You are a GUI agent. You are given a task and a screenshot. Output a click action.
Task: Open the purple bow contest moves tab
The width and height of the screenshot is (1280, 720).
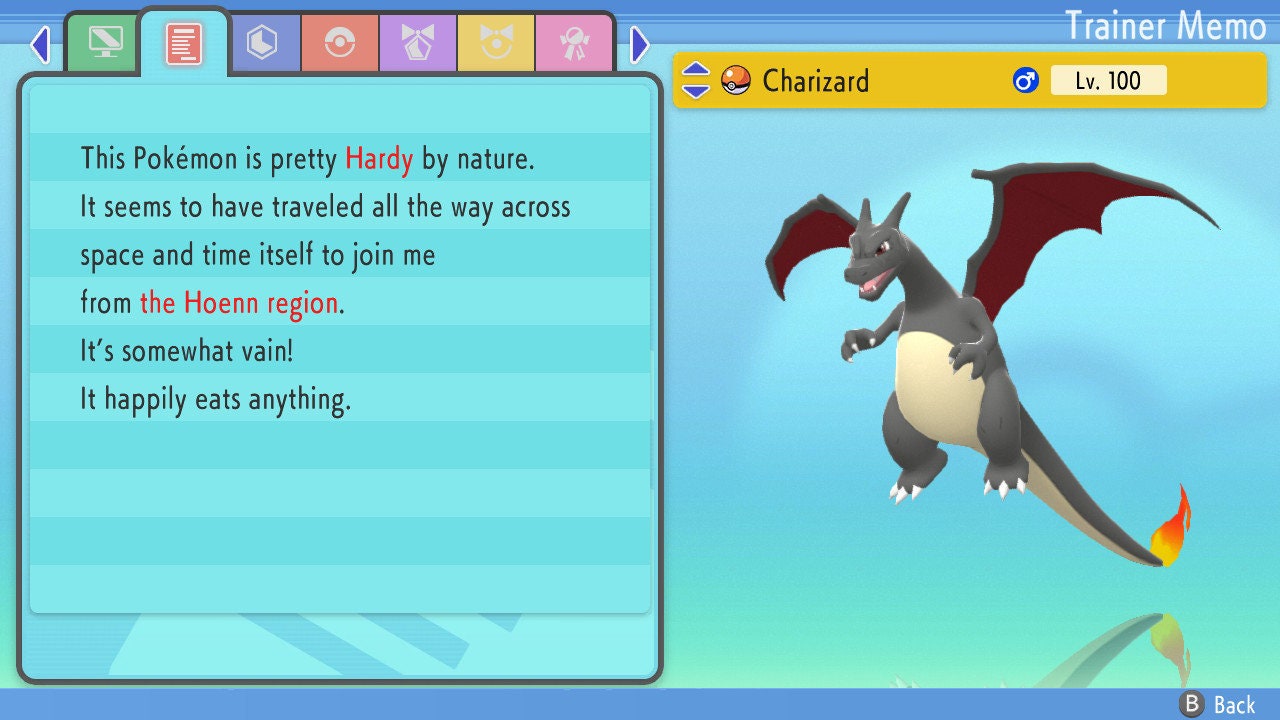point(418,43)
